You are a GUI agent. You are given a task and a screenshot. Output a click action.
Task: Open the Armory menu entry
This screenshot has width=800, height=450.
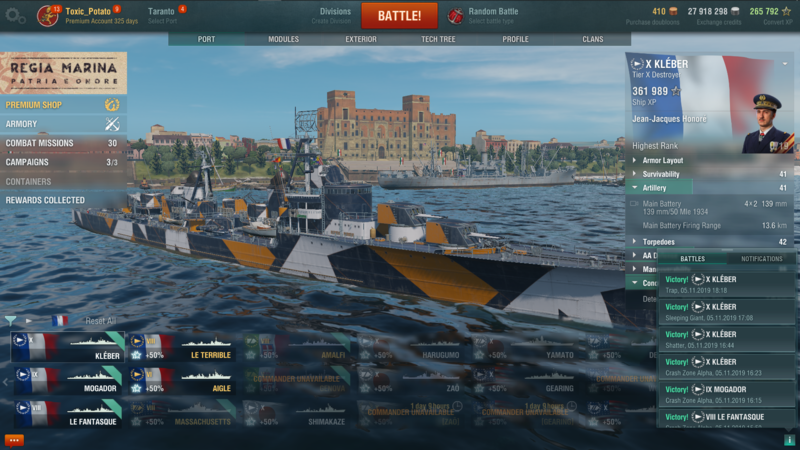22,124
